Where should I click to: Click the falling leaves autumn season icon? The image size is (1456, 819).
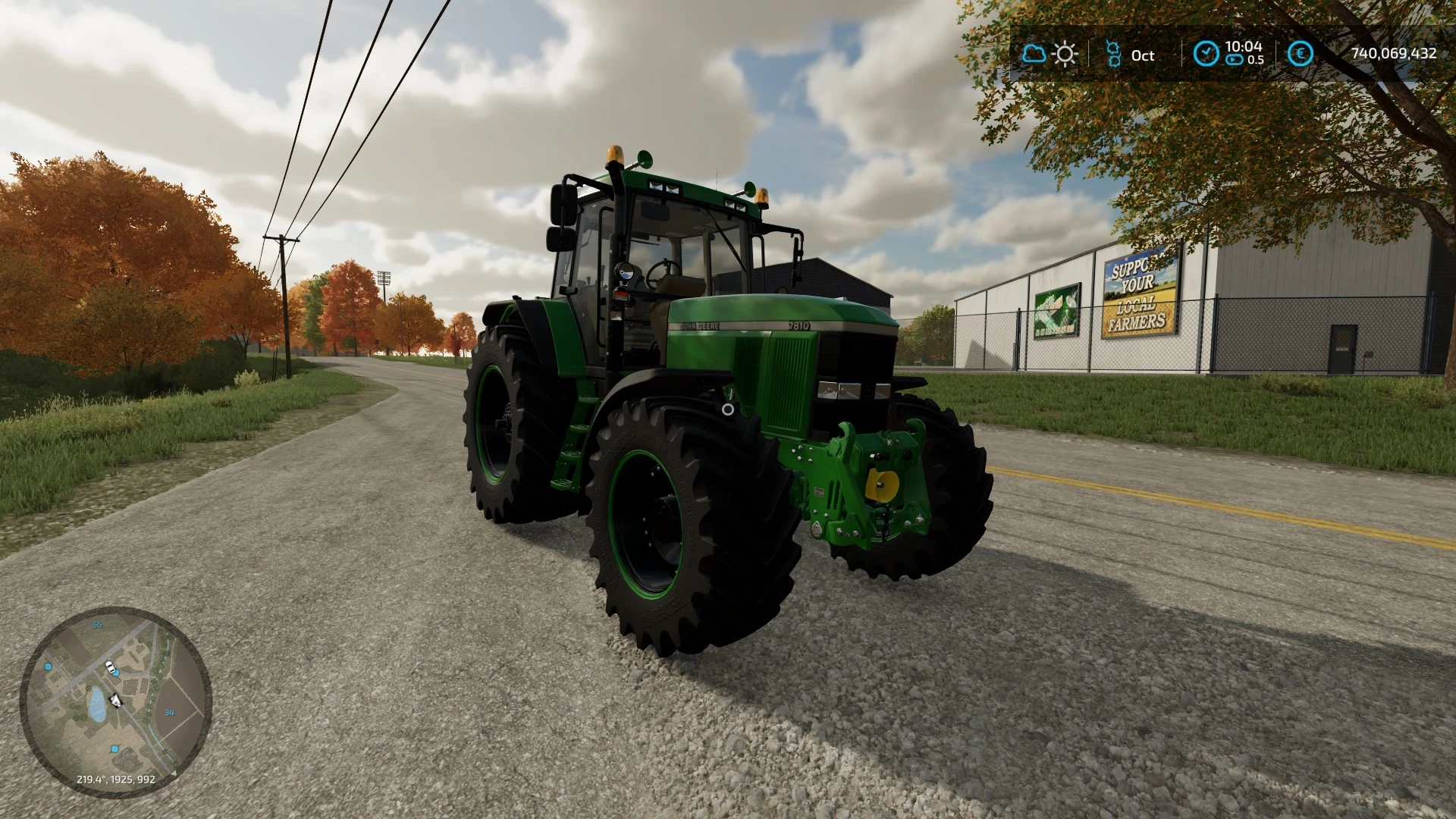(x=1113, y=52)
